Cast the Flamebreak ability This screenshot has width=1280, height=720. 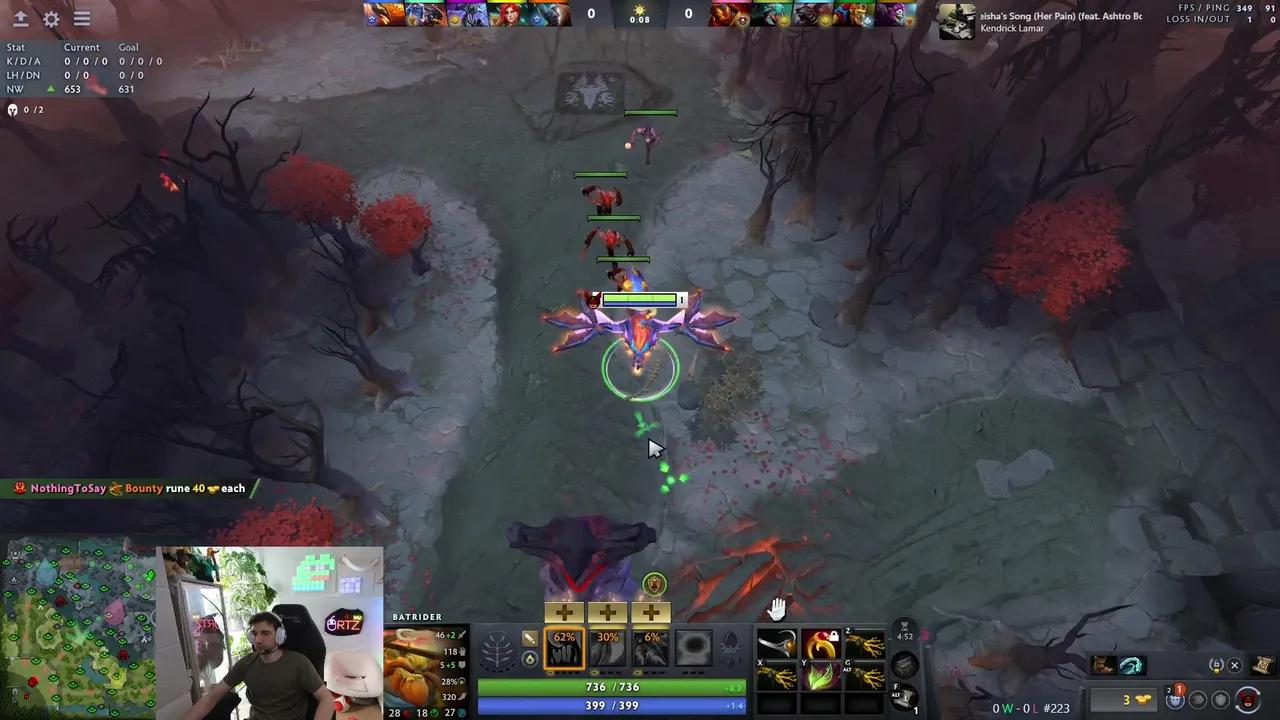point(608,650)
